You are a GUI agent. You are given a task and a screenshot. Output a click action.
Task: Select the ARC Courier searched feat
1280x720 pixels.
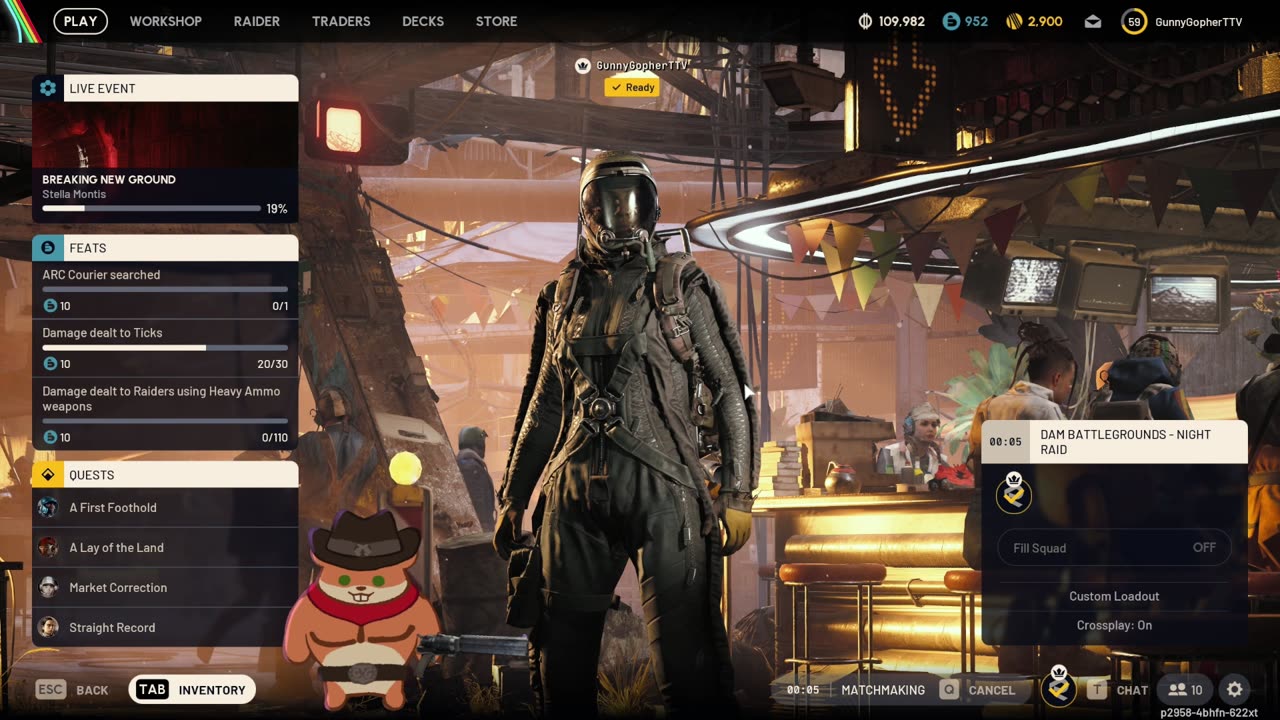click(165, 289)
